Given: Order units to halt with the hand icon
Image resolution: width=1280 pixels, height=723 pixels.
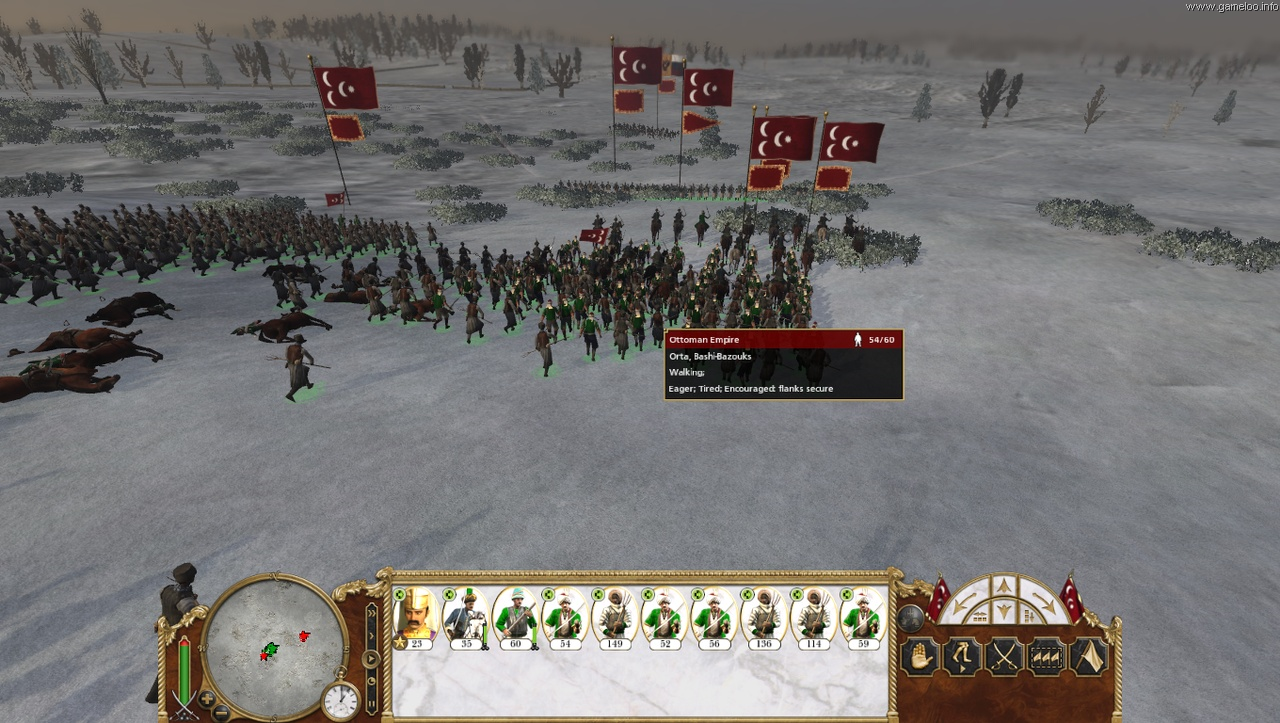Looking at the screenshot, I should [920, 657].
